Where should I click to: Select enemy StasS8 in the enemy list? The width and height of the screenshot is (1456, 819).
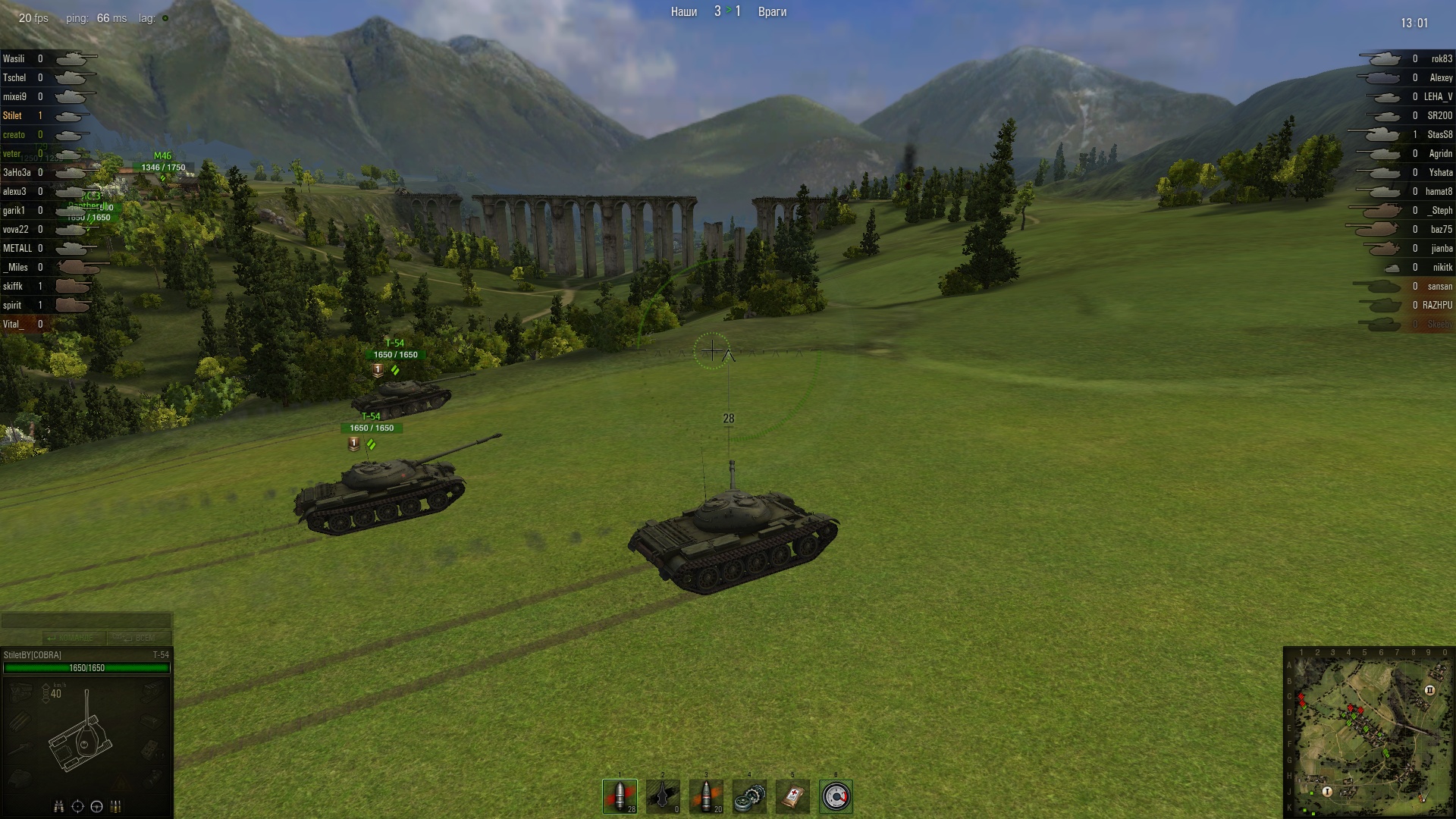tap(1439, 135)
